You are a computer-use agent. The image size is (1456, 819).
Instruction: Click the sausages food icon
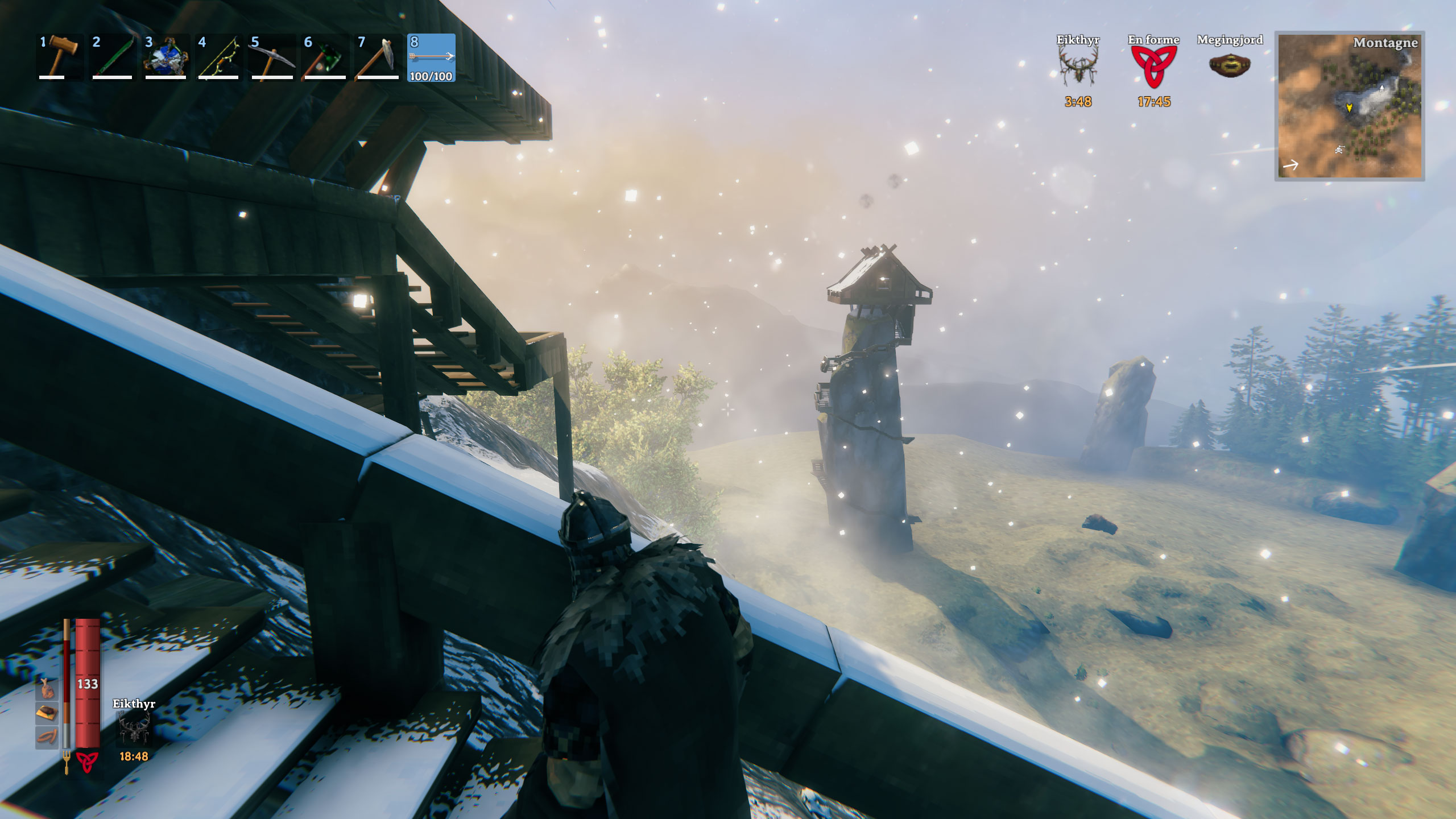pos(47,737)
